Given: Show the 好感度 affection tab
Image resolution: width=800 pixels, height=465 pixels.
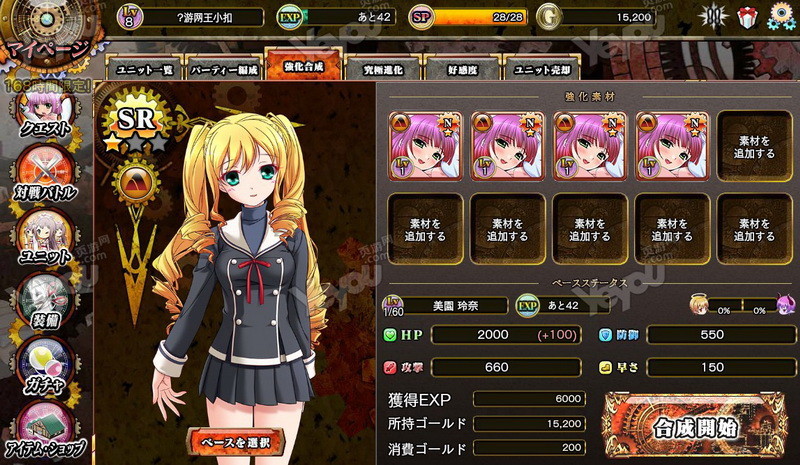Looking at the screenshot, I should [462, 68].
